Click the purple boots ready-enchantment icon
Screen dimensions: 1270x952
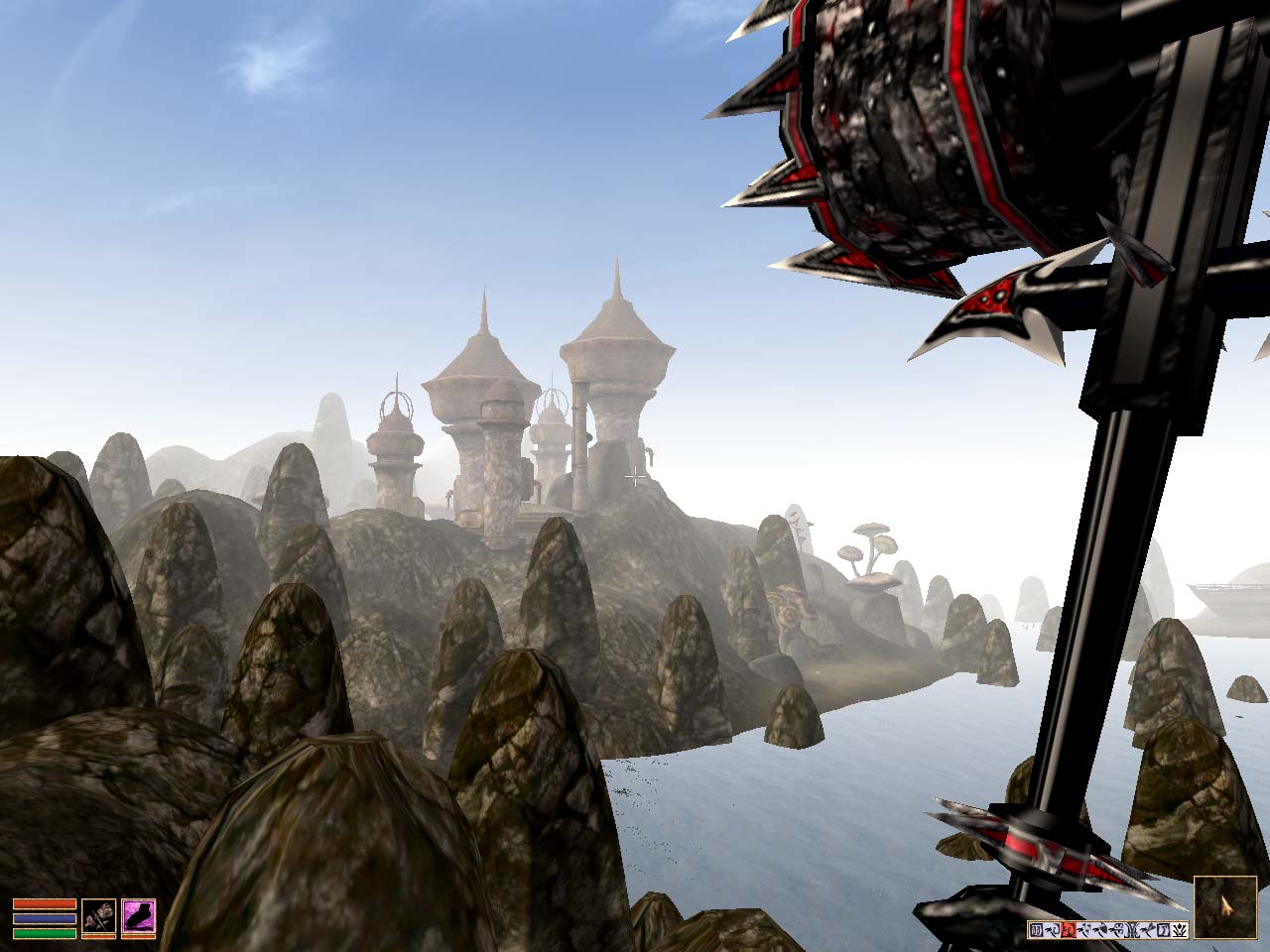point(141,916)
